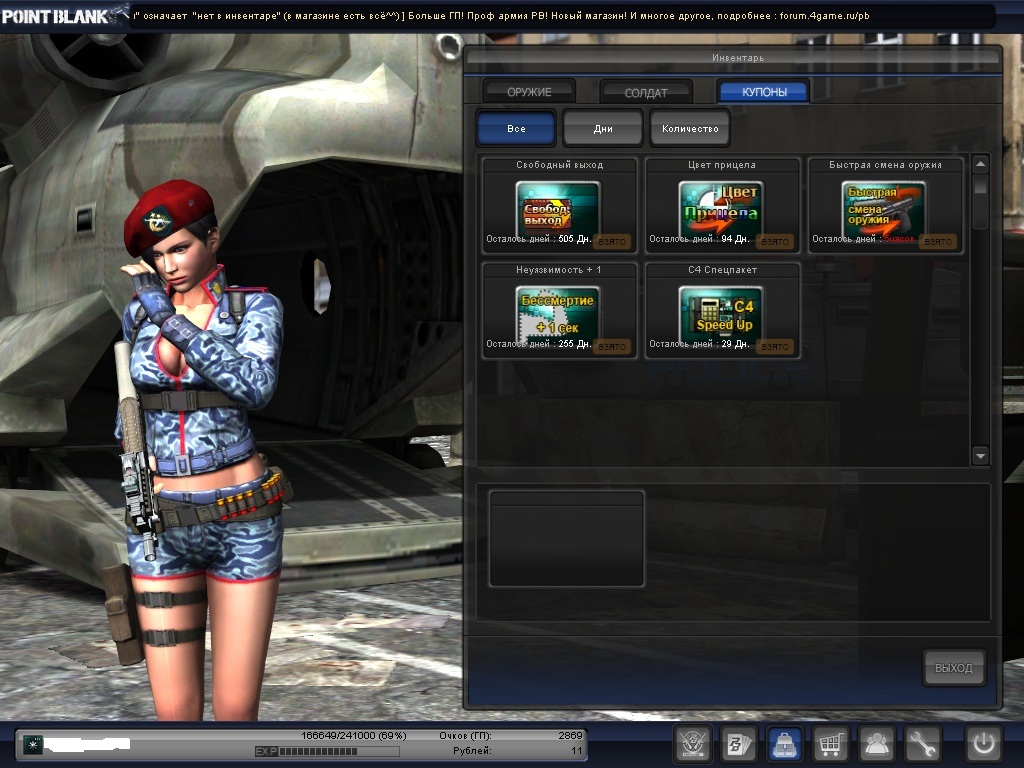Click the coupon list scroll-up arrow

coord(980,164)
